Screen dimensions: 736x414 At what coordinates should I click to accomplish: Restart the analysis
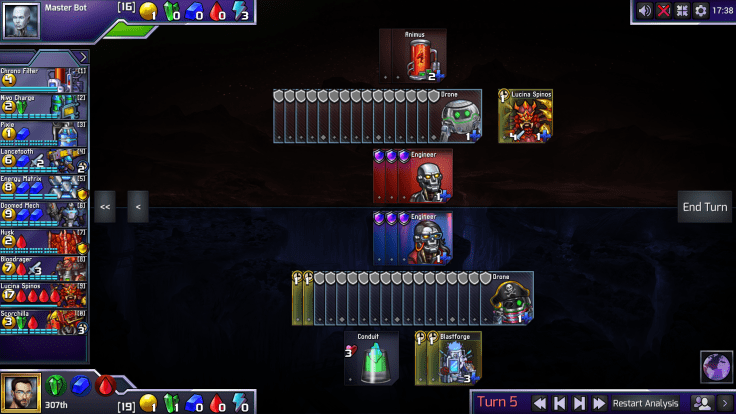[645, 403]
